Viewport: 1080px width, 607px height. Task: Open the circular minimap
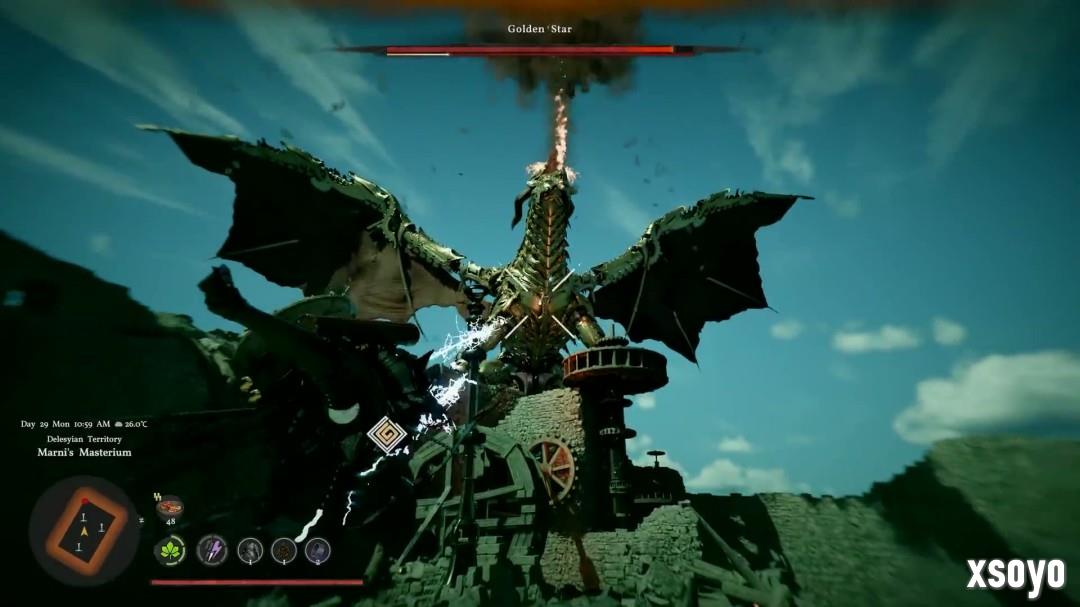click(84, 530)
